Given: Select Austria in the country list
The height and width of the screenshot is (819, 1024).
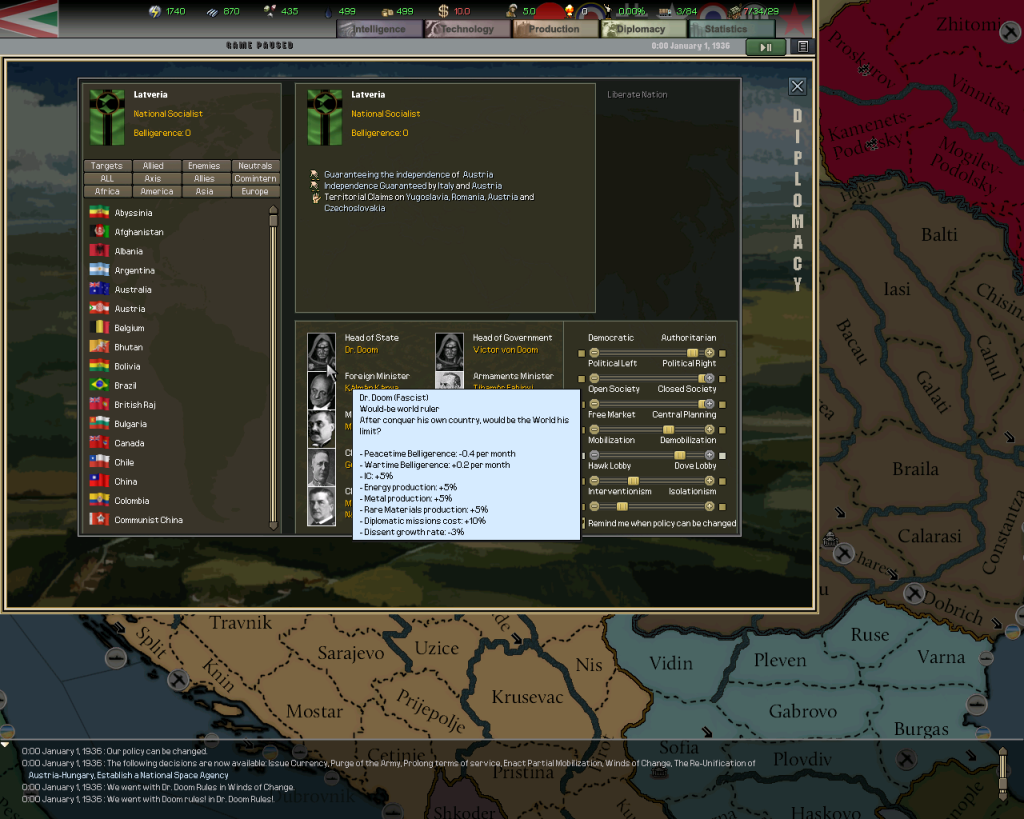Looking at the screenshot, I should point(130,309).
